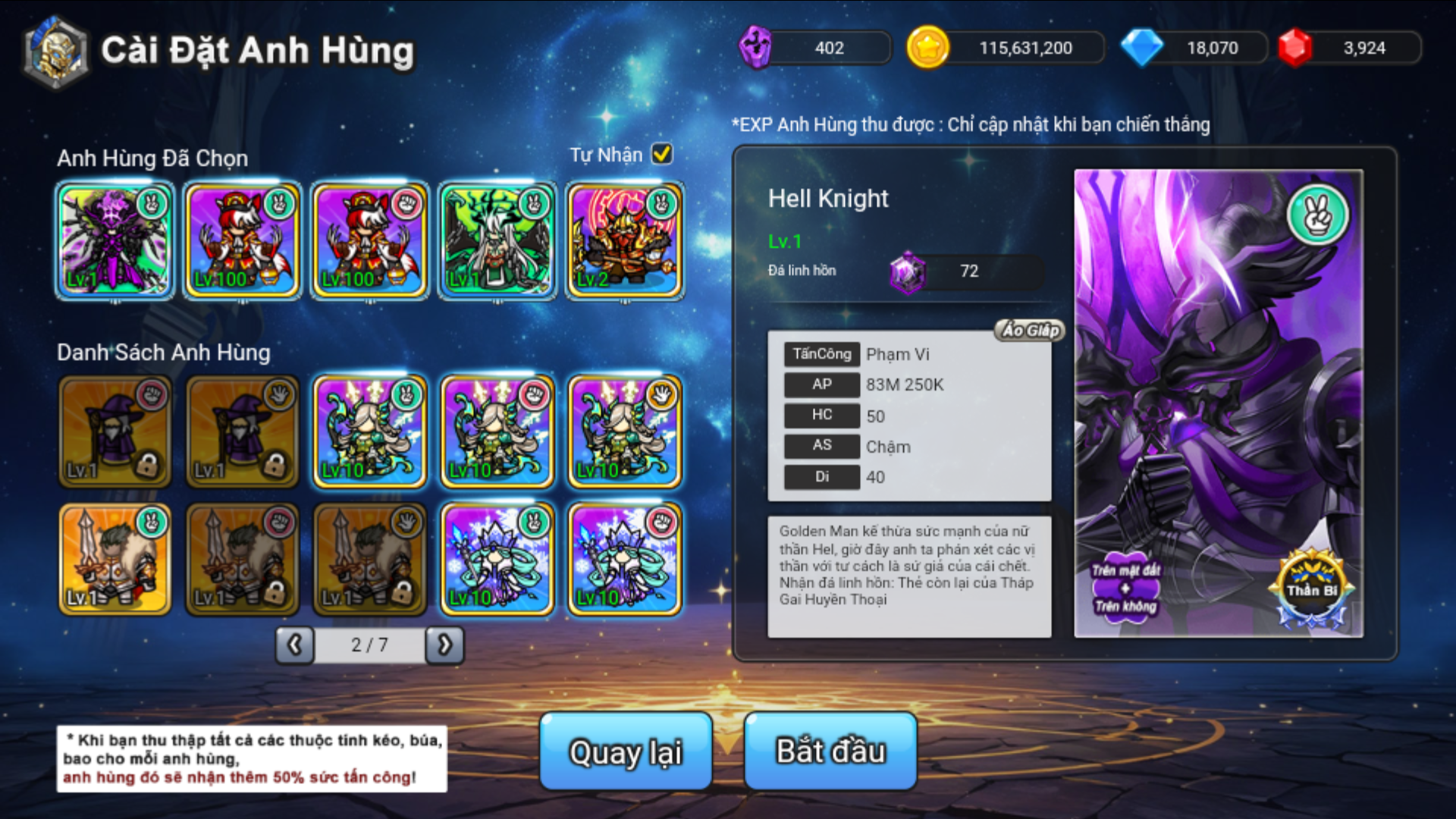Choose the unlocked Lv.1 sword knight hero
This screenshot has width=1456, height=819.
pyautogui.click(x=115, y=558)
